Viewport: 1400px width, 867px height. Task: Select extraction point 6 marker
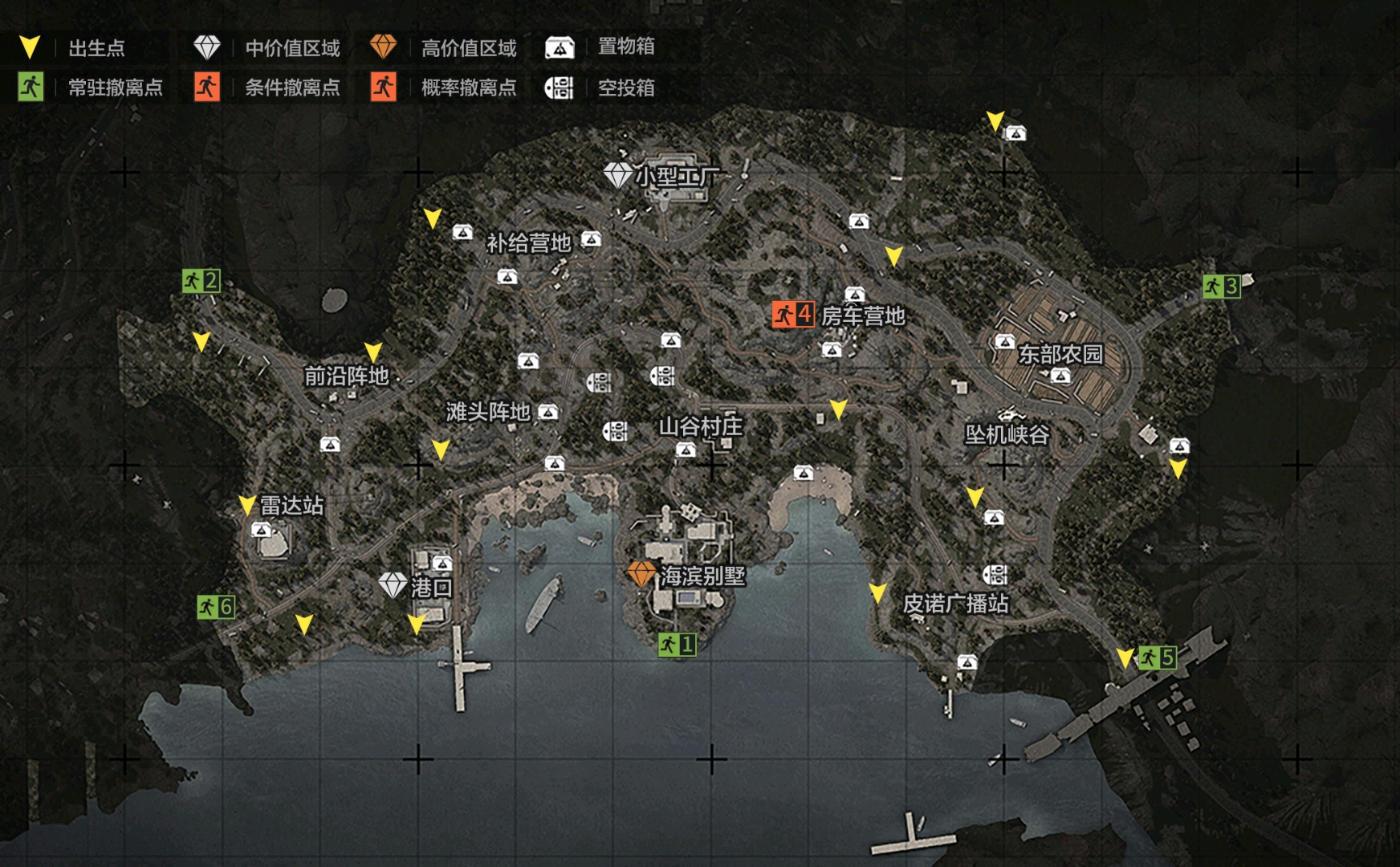[215, 607]
